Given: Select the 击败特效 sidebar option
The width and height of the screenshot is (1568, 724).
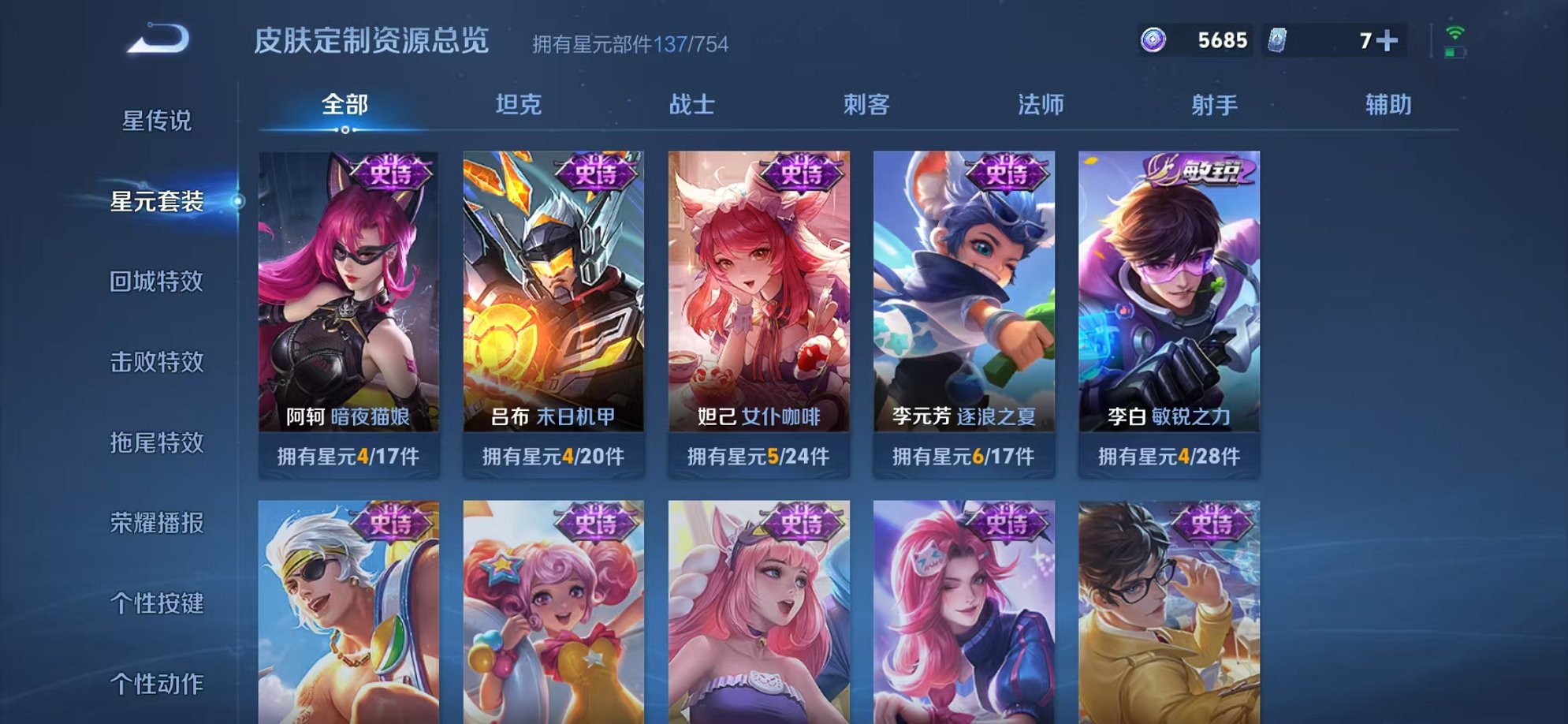Looking at the screenshot, I should [158, 362].
